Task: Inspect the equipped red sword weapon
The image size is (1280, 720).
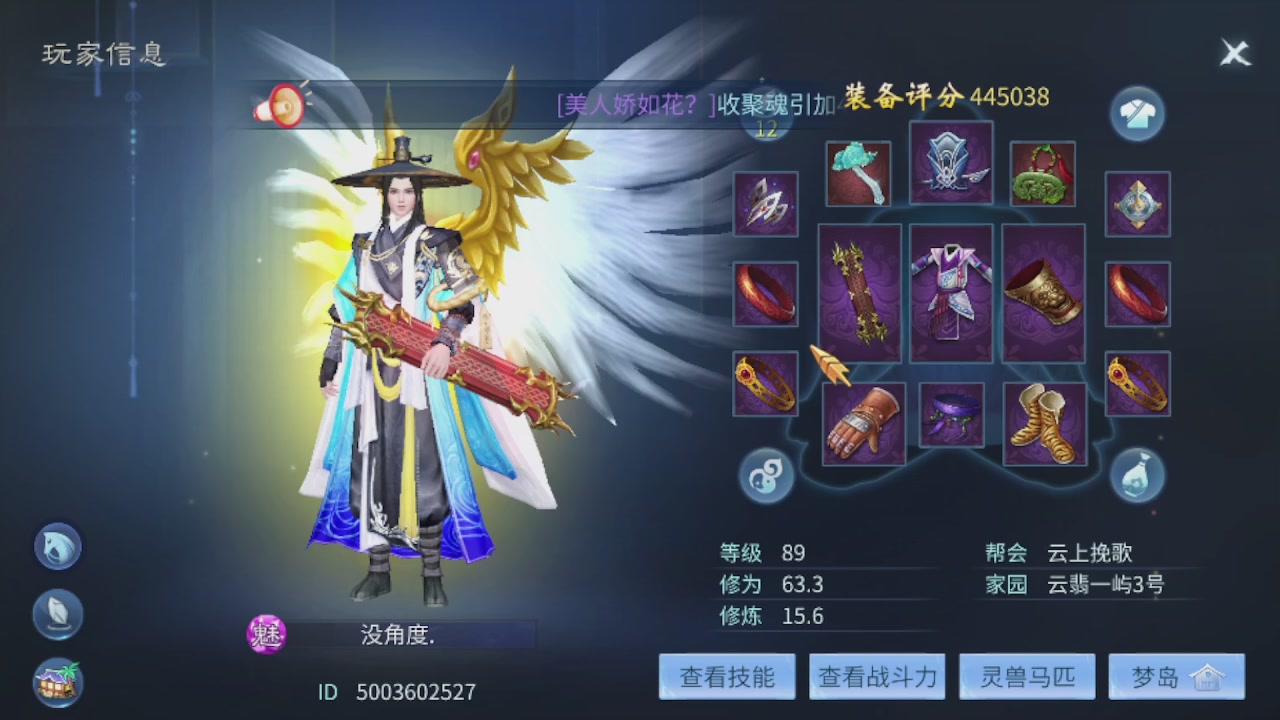Action: (861, 293)
